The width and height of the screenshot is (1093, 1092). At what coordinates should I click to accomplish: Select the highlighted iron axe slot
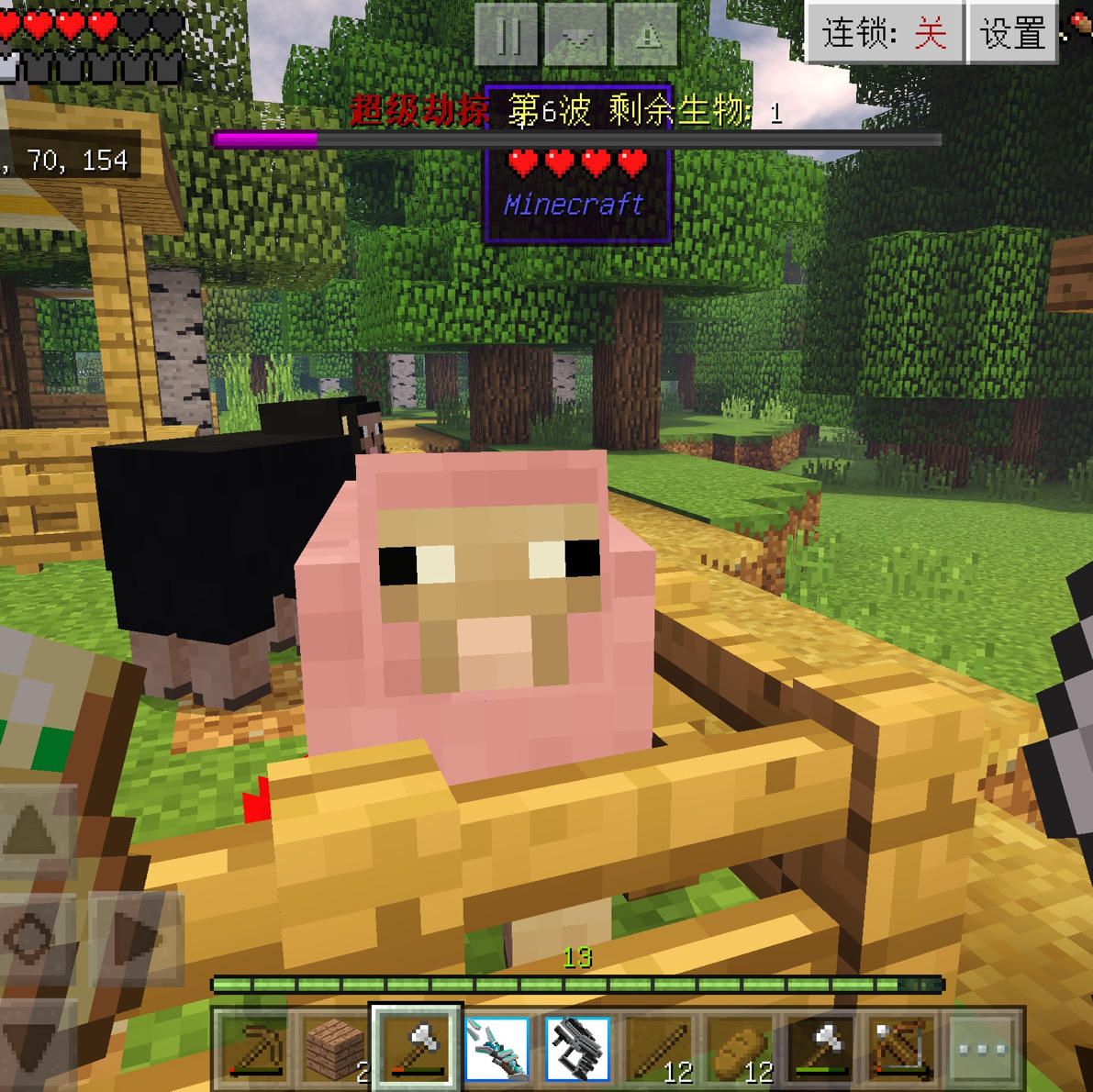(x=416, y=1048)
